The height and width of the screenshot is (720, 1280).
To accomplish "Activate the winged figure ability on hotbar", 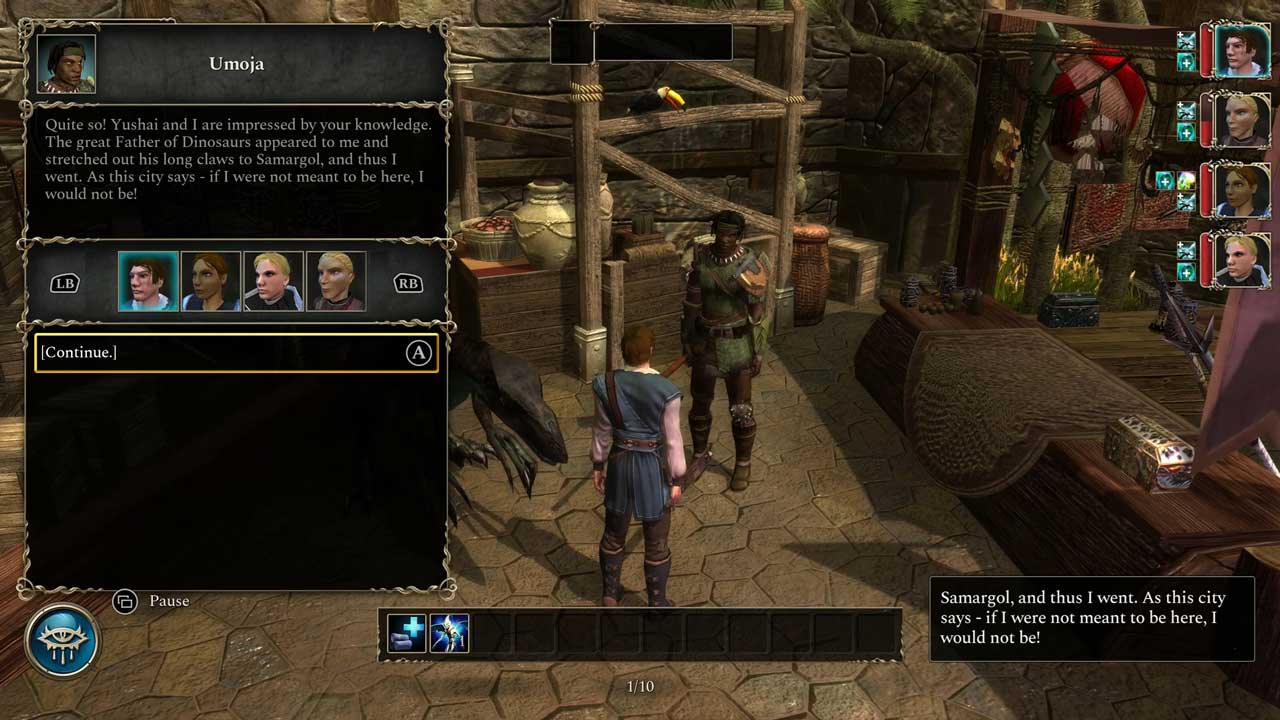I will (x=449, y=633).
